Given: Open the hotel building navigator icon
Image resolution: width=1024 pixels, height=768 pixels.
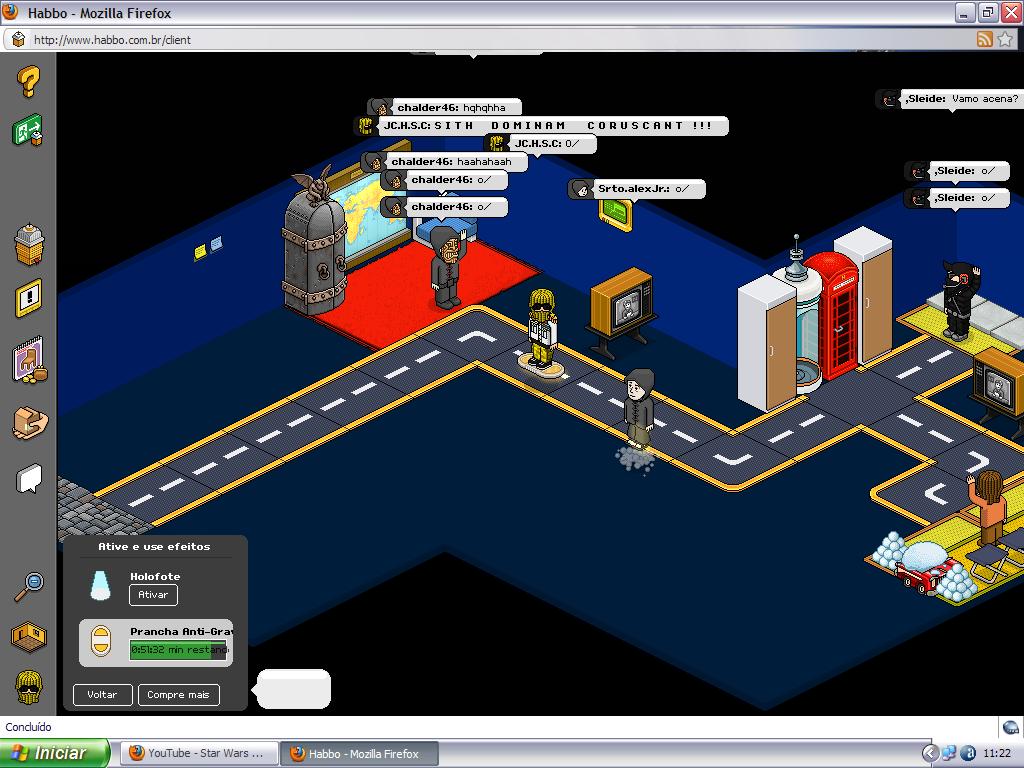Looking at the screenshot, I should point(29,242).
